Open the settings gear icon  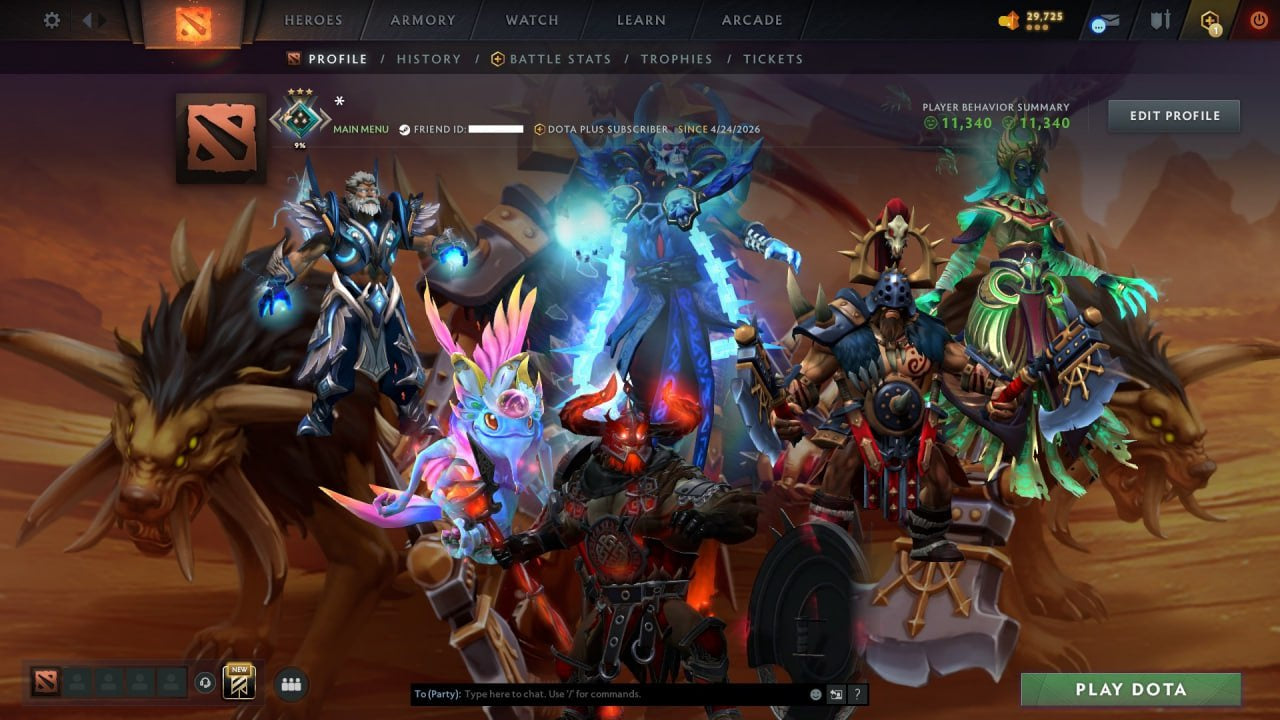click(52, 19)
